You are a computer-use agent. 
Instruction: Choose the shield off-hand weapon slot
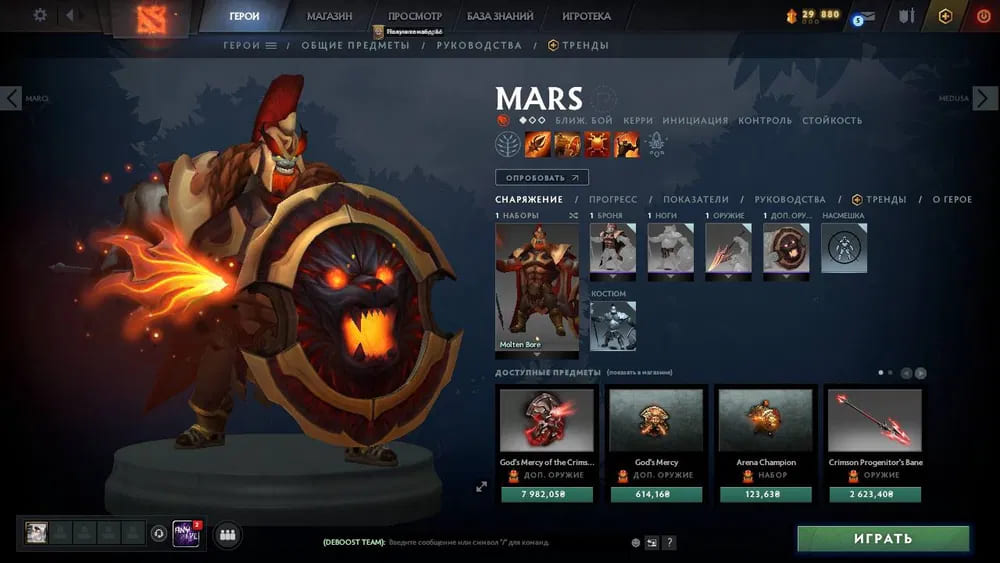[x=786, y=248]
